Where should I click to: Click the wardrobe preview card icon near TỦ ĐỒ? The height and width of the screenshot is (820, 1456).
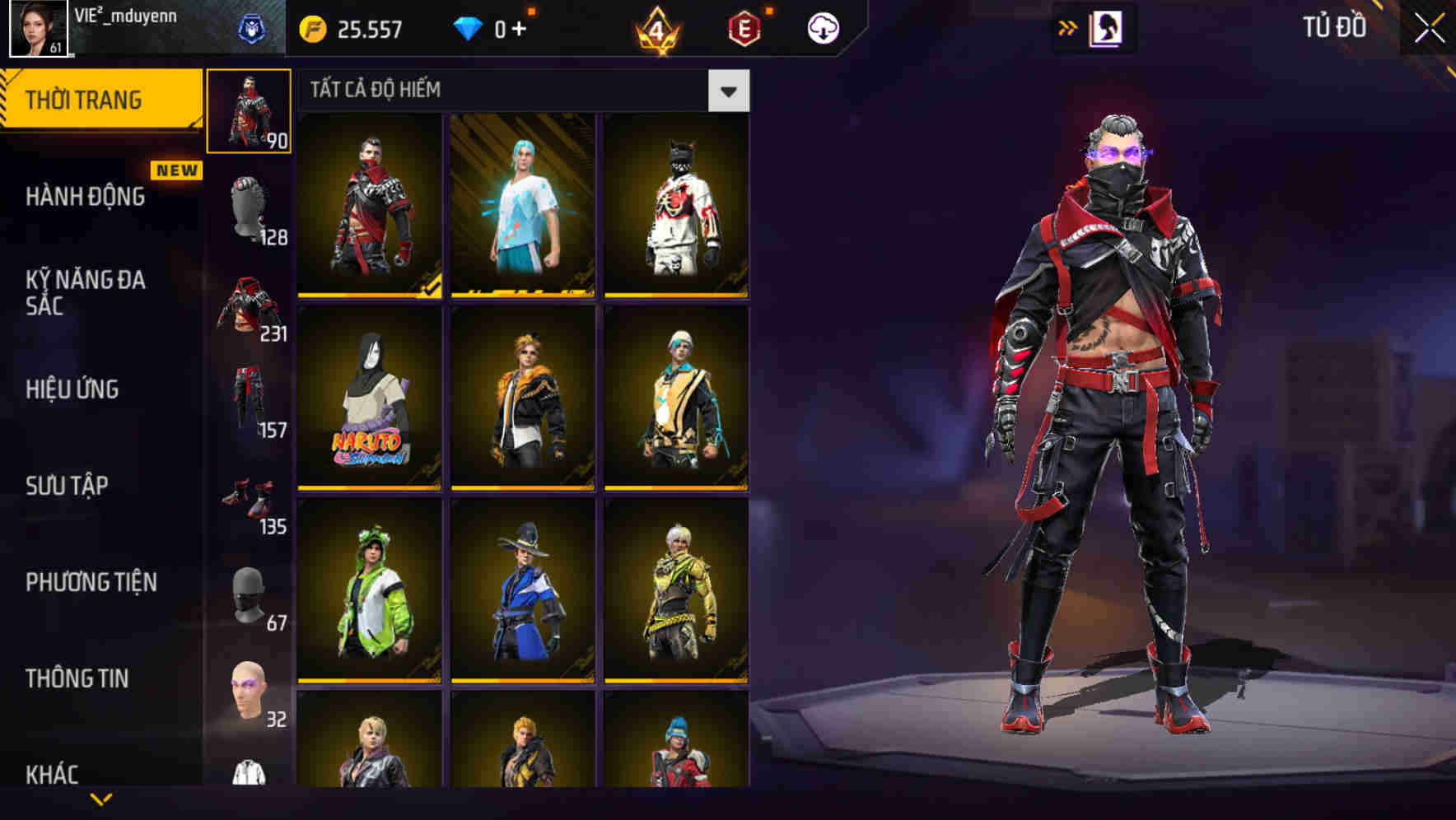pyautogui.click(x=1107, y=28)
